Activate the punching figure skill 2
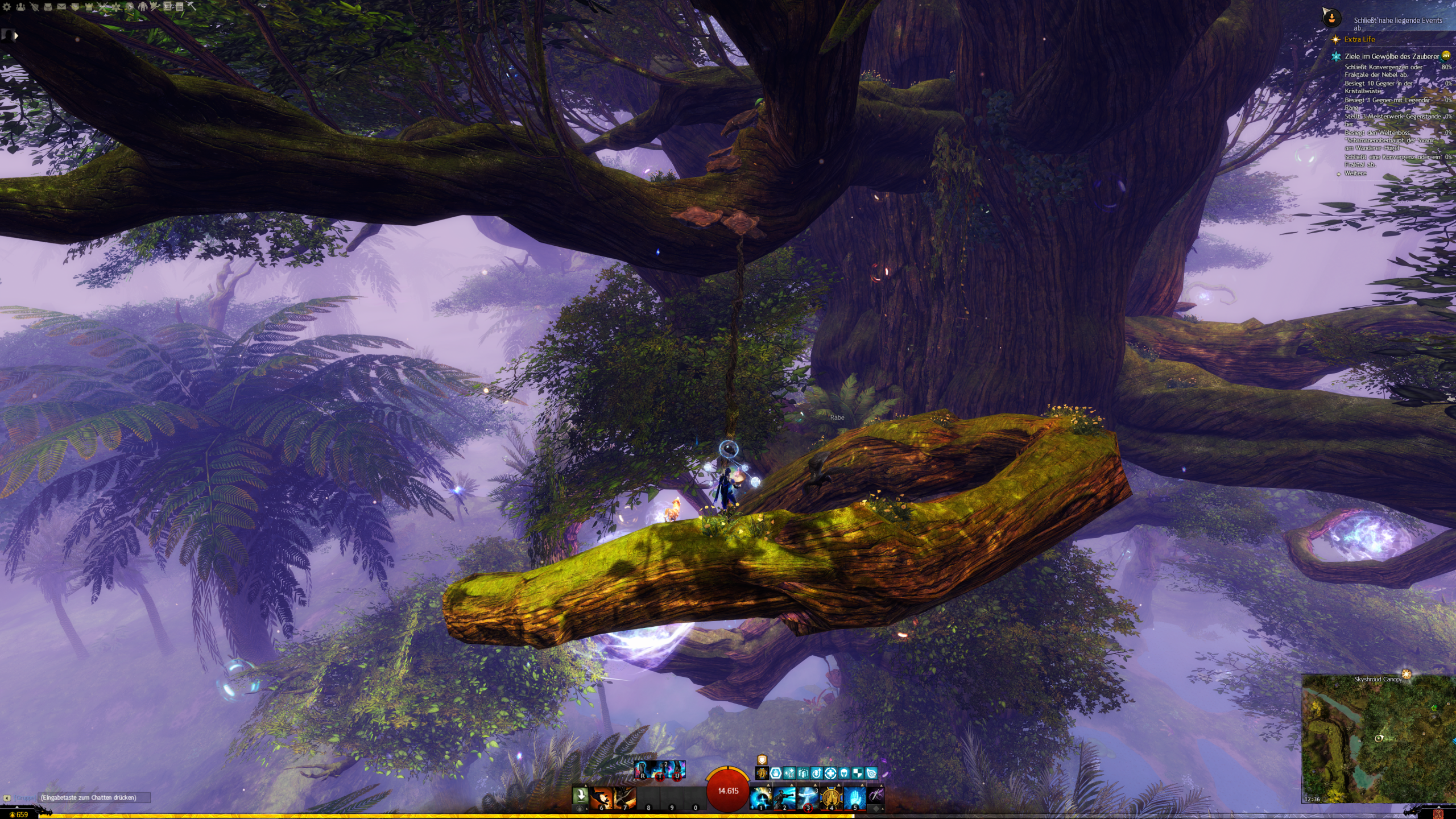Image resolution: width=1456 pixels, height=819 pixels. [x=784, y=797]
